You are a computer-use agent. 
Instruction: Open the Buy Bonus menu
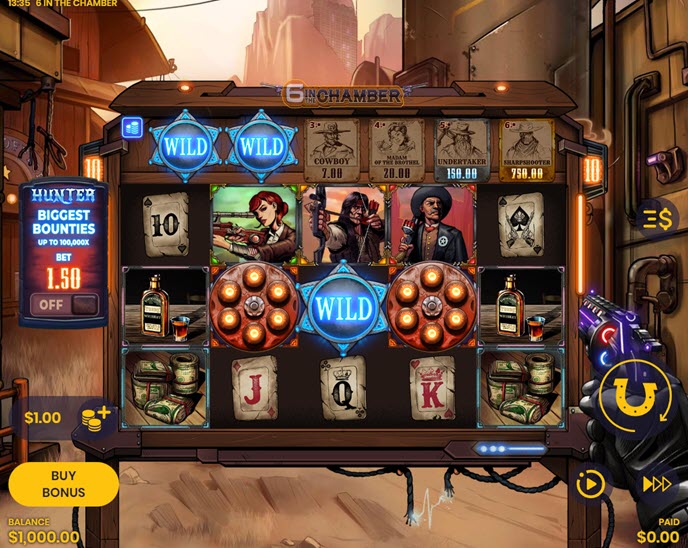coord(63,484)
